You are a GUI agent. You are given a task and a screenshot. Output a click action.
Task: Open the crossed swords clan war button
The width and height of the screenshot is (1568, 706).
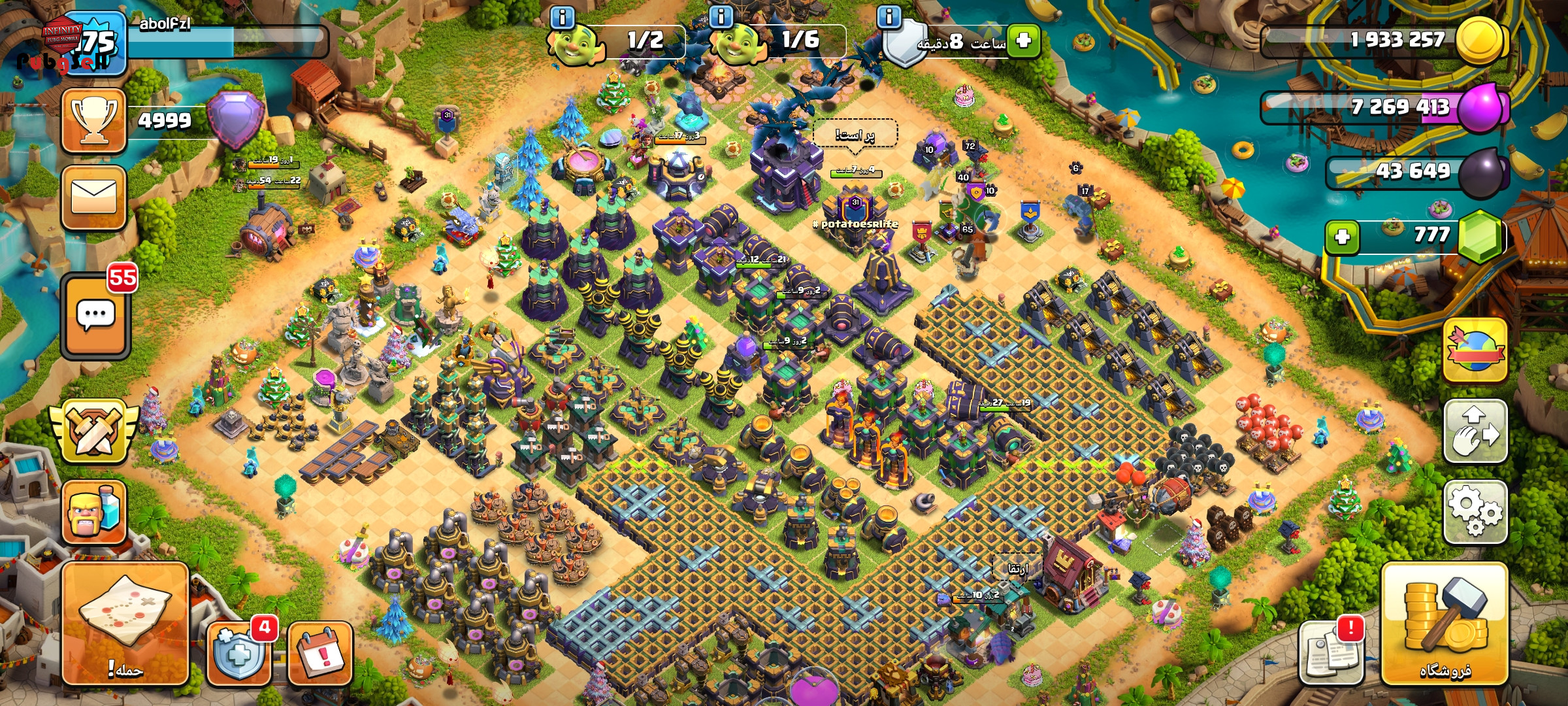pos(94,431)
